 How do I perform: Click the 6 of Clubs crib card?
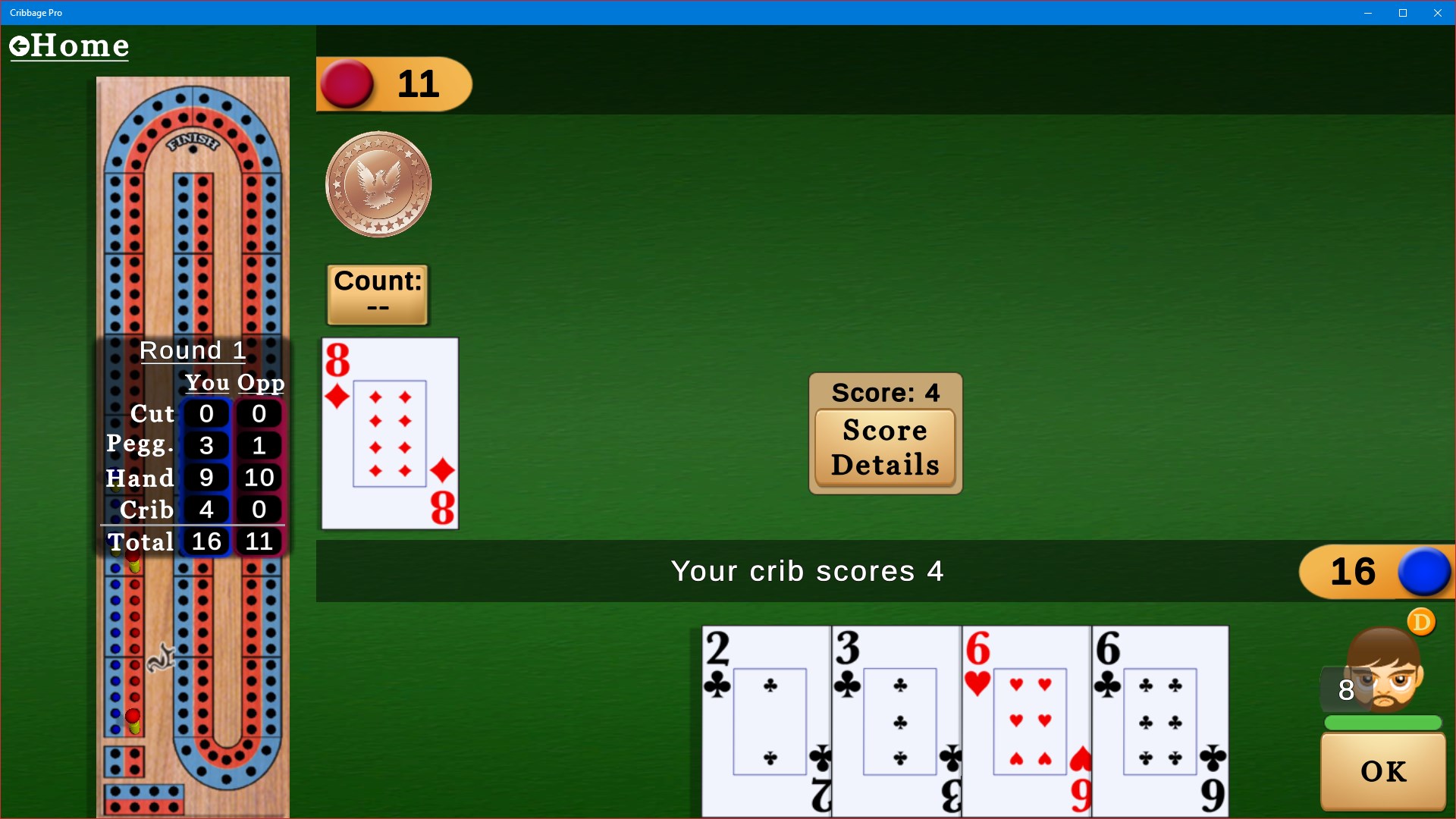(x=1160, y=720)
